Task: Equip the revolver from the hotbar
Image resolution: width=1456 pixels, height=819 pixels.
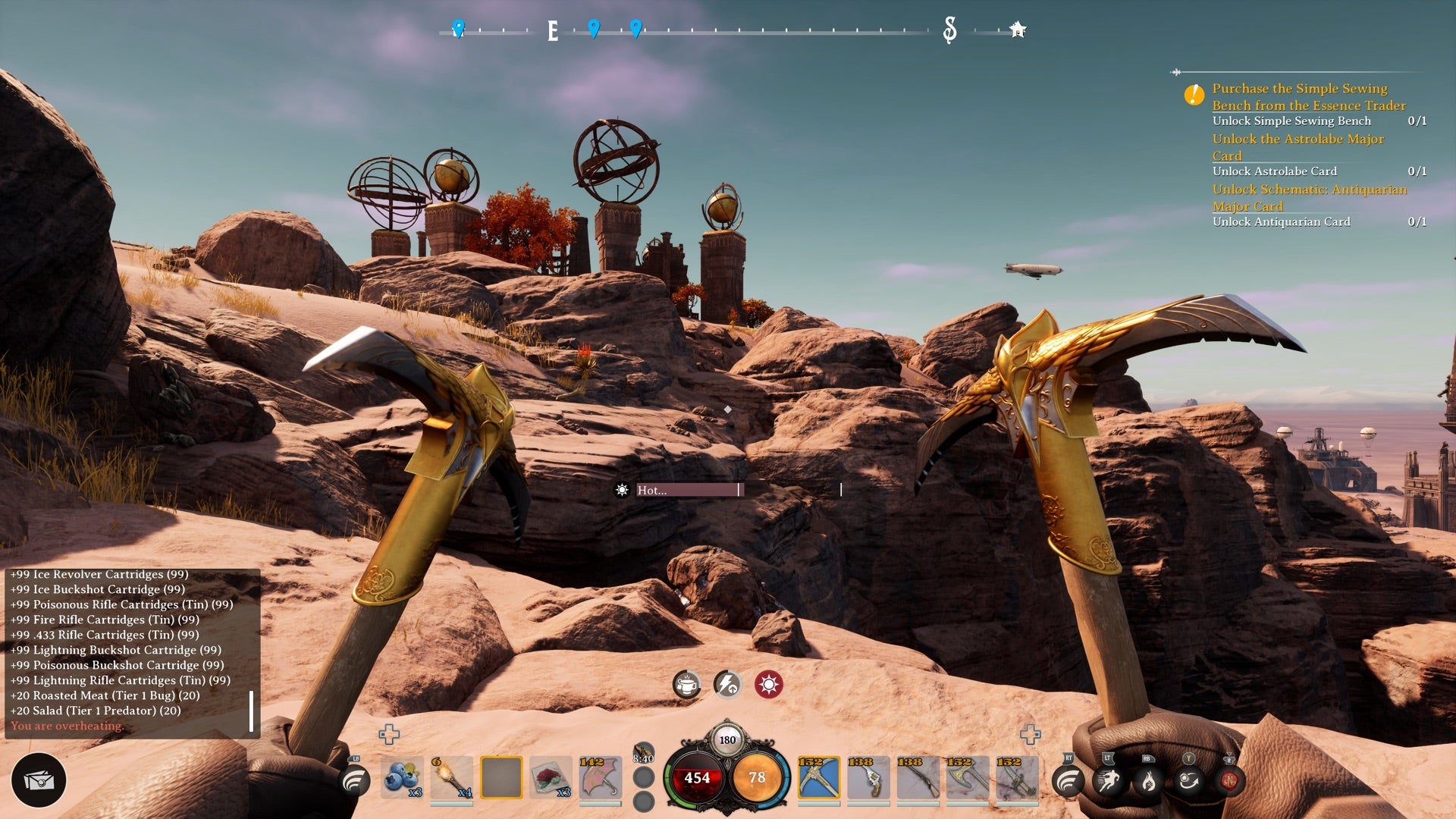Action: pyautogui.click(x=868, y=777)
